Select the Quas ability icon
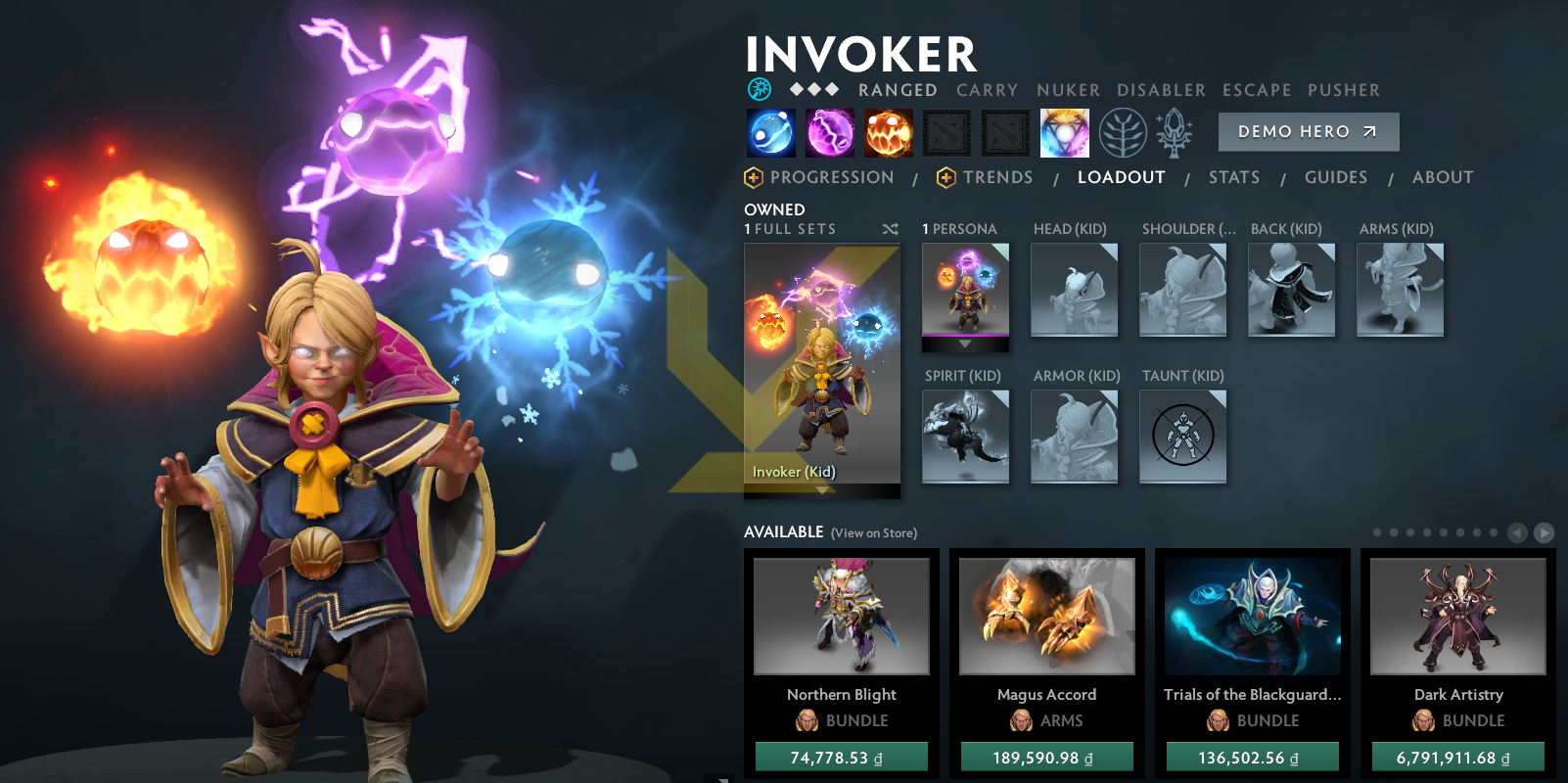The image size is (1568, 783). click(x=769, y=132)
